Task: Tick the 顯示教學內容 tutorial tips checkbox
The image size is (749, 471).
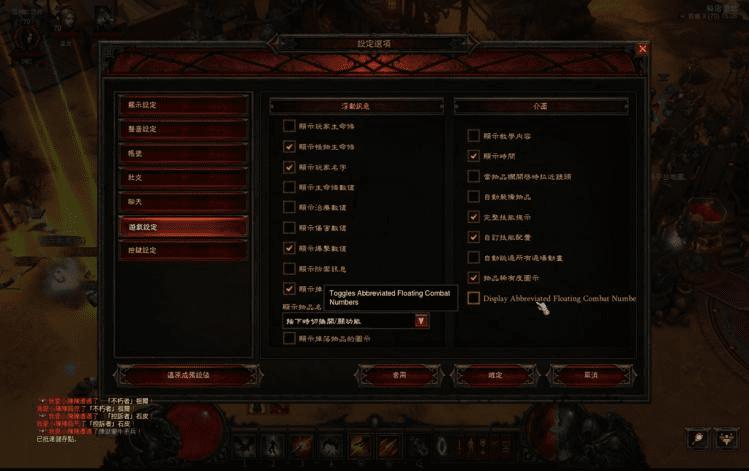Action: pyautogui.click(x=474, y=135)
